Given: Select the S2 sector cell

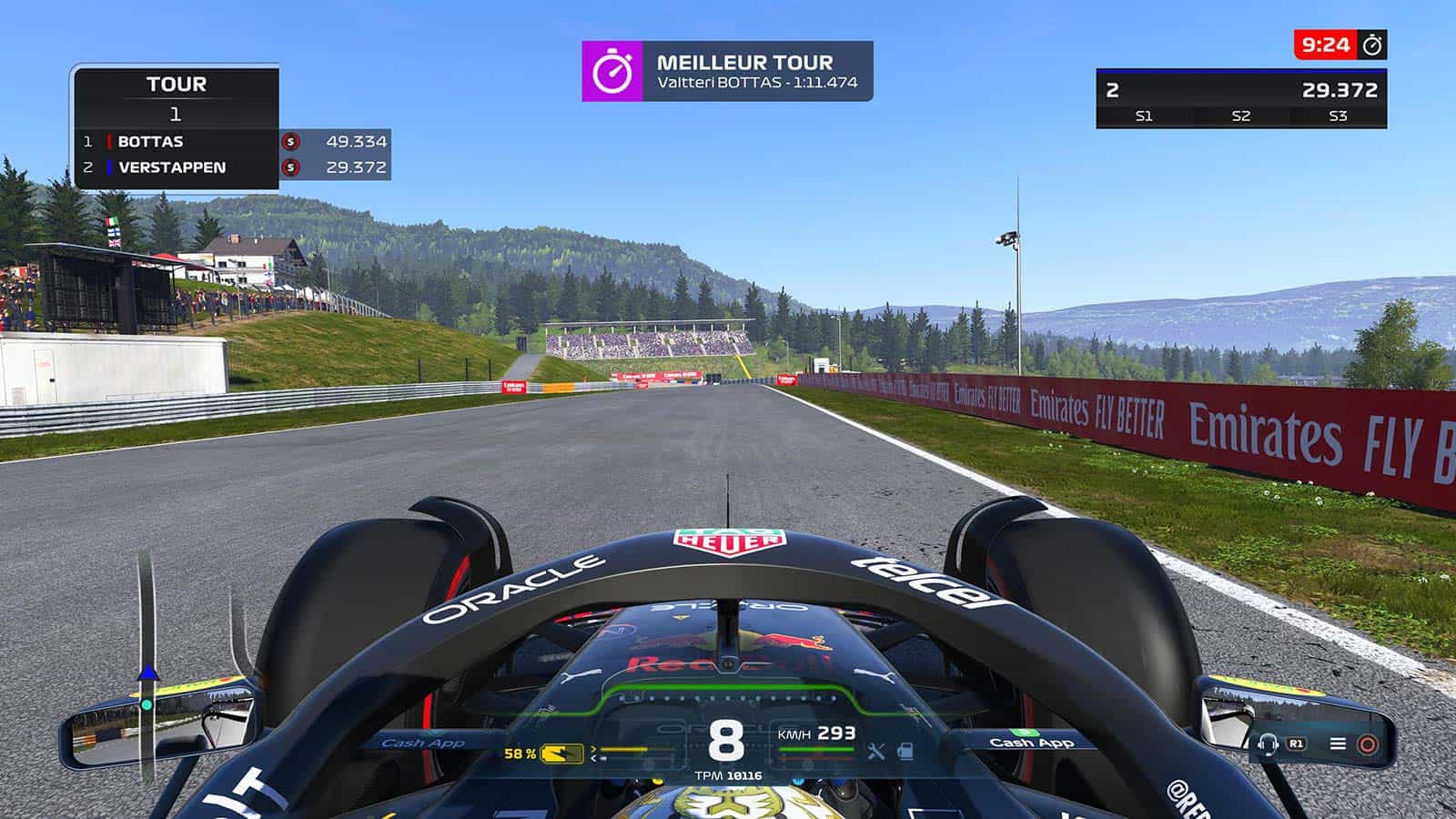Looking at the screenshot, I should click(x=1240, y=116).
